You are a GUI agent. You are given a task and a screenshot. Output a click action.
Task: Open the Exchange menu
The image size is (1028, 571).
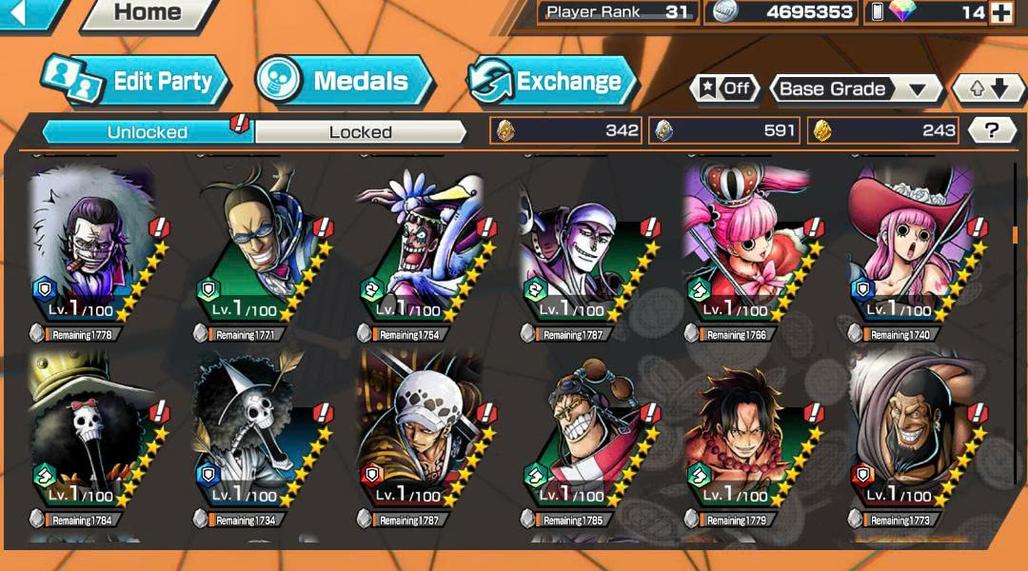click(x=553, y=82)
